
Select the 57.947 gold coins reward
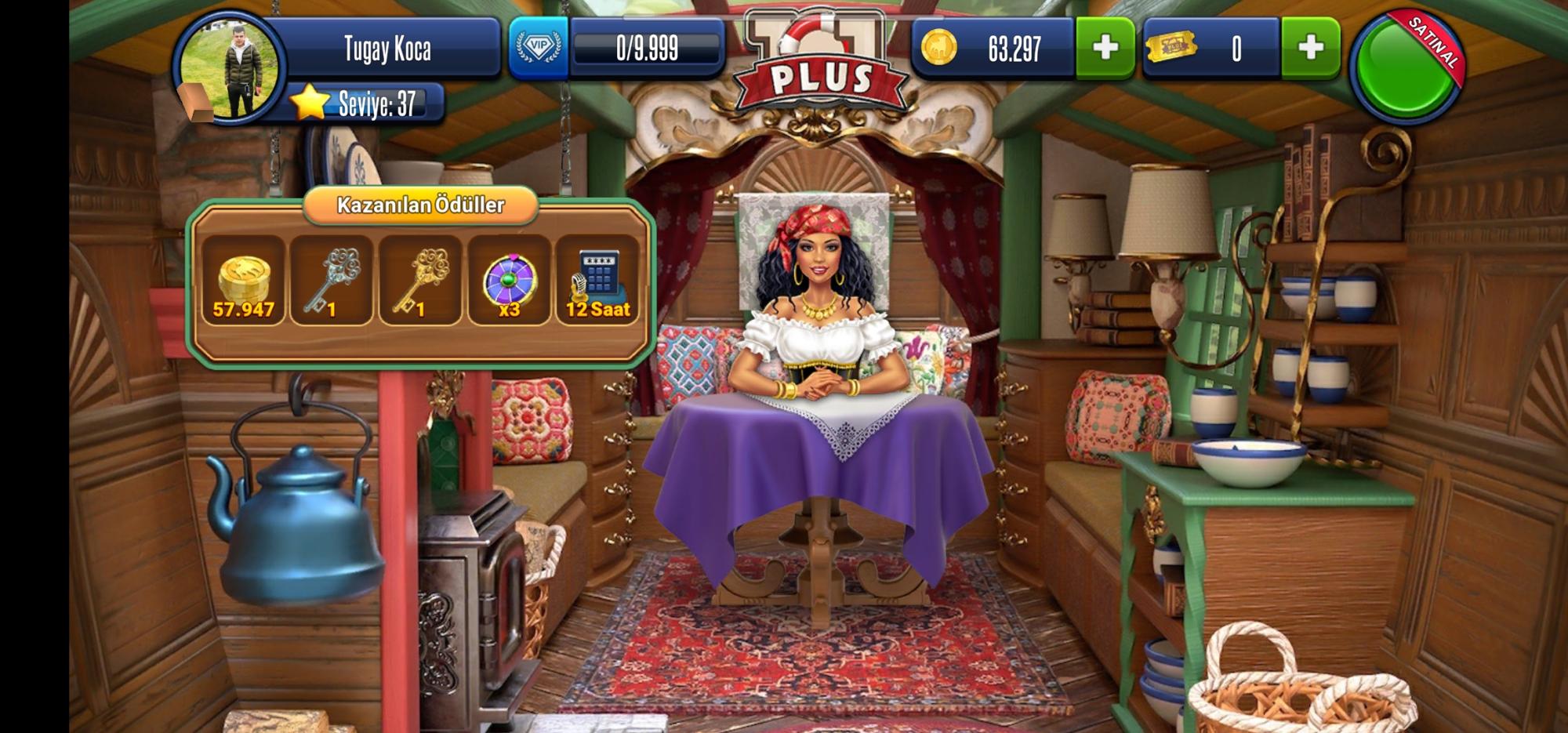coord(243,281)
